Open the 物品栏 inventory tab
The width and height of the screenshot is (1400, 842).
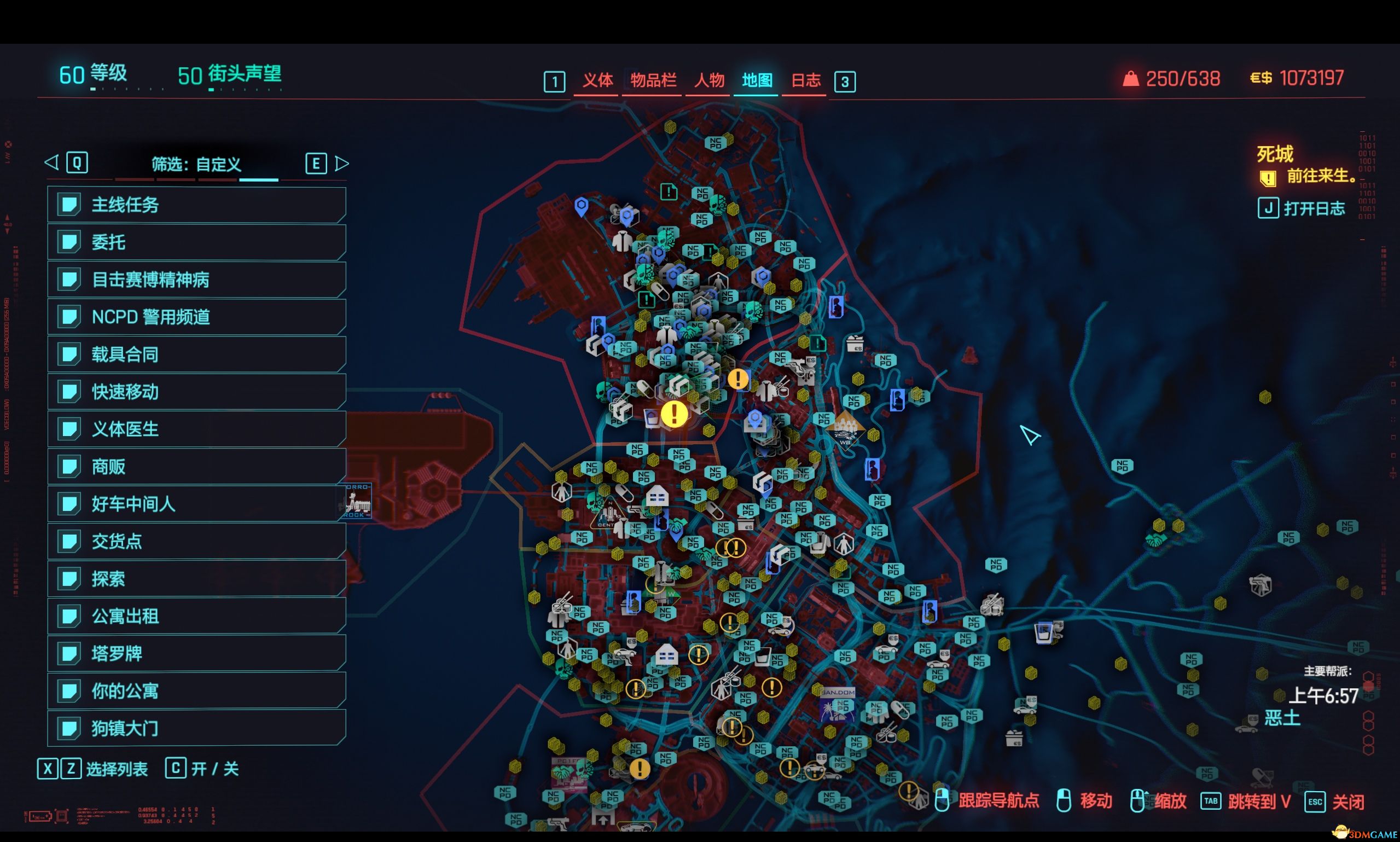pos(653,80)
